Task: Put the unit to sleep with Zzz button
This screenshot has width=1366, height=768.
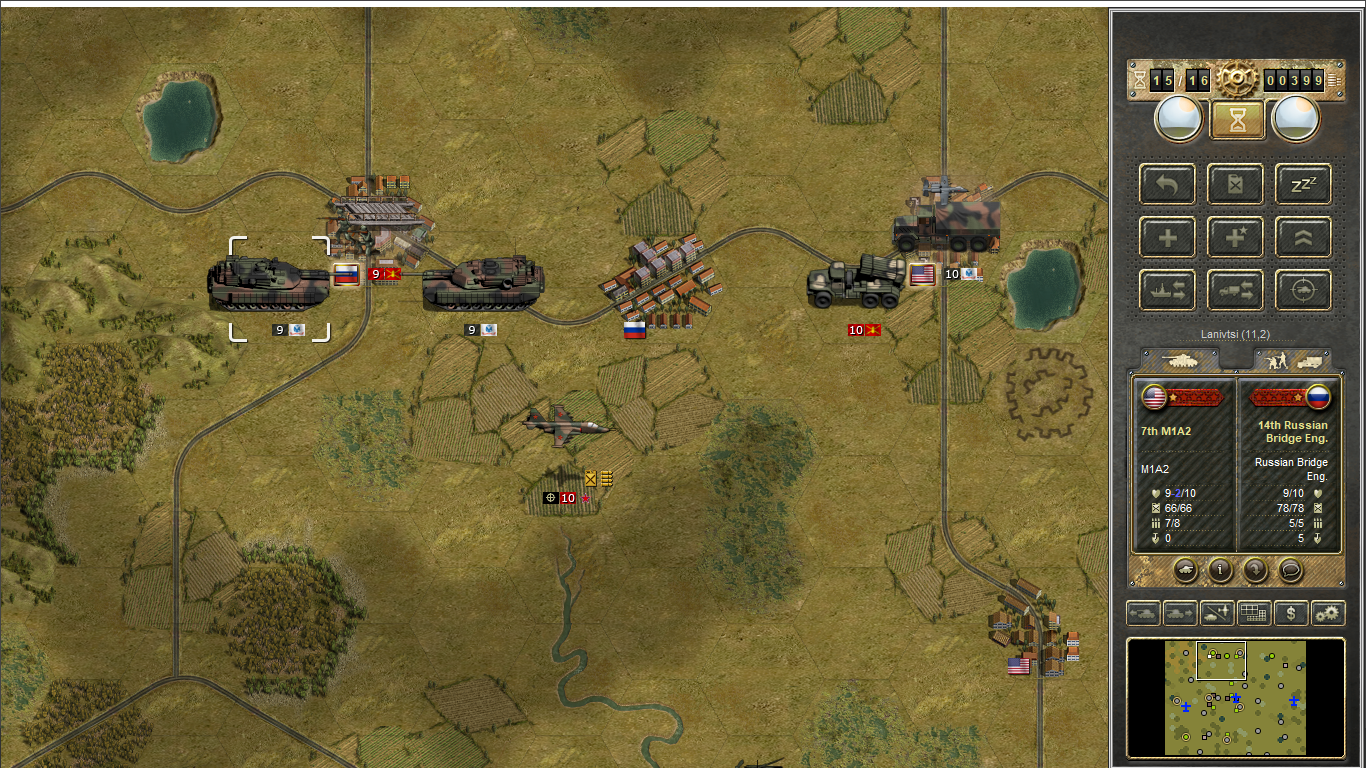Action: click(x=1303, y=184)
